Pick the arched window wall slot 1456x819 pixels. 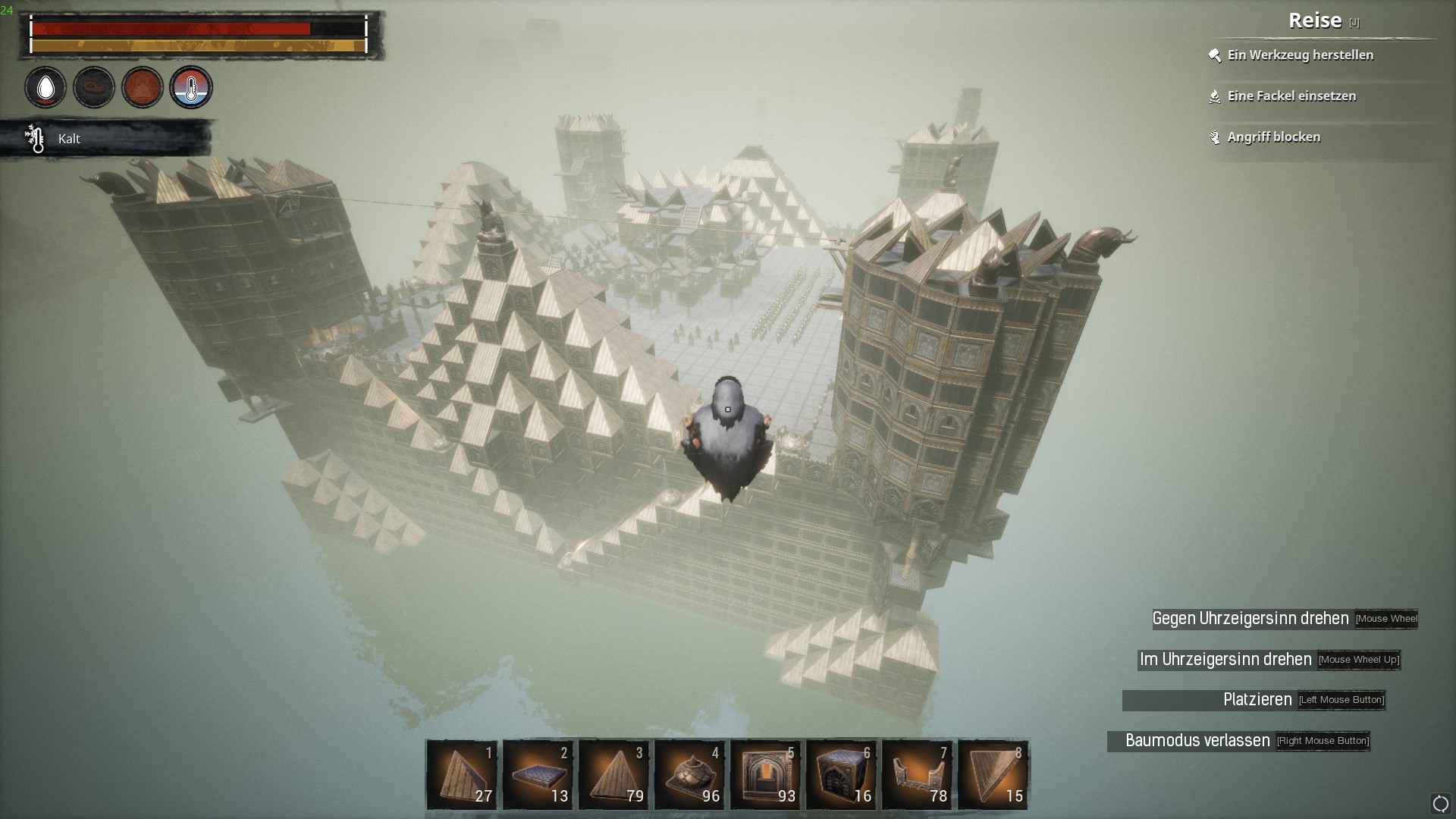coord(765,774)
